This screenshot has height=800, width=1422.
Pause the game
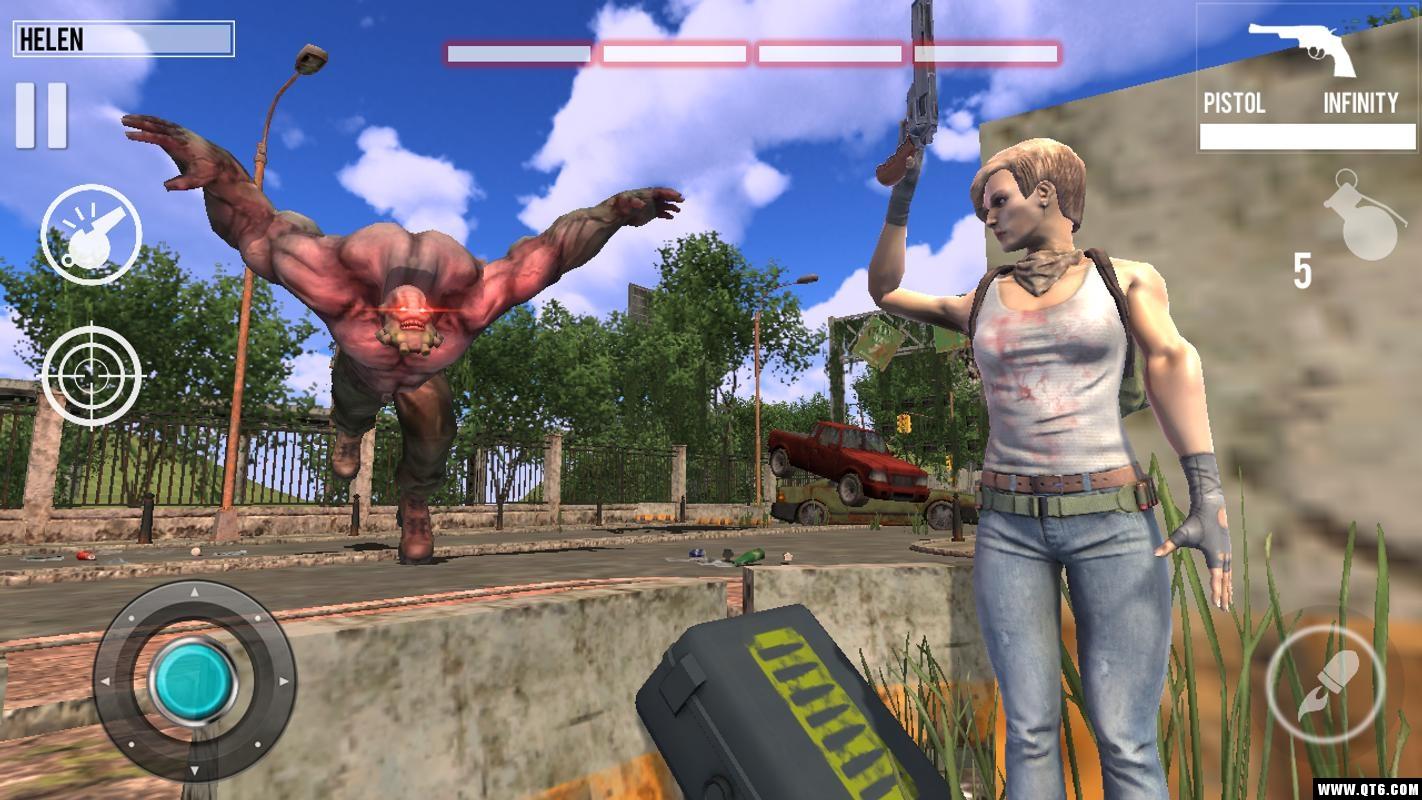point(41,115)
